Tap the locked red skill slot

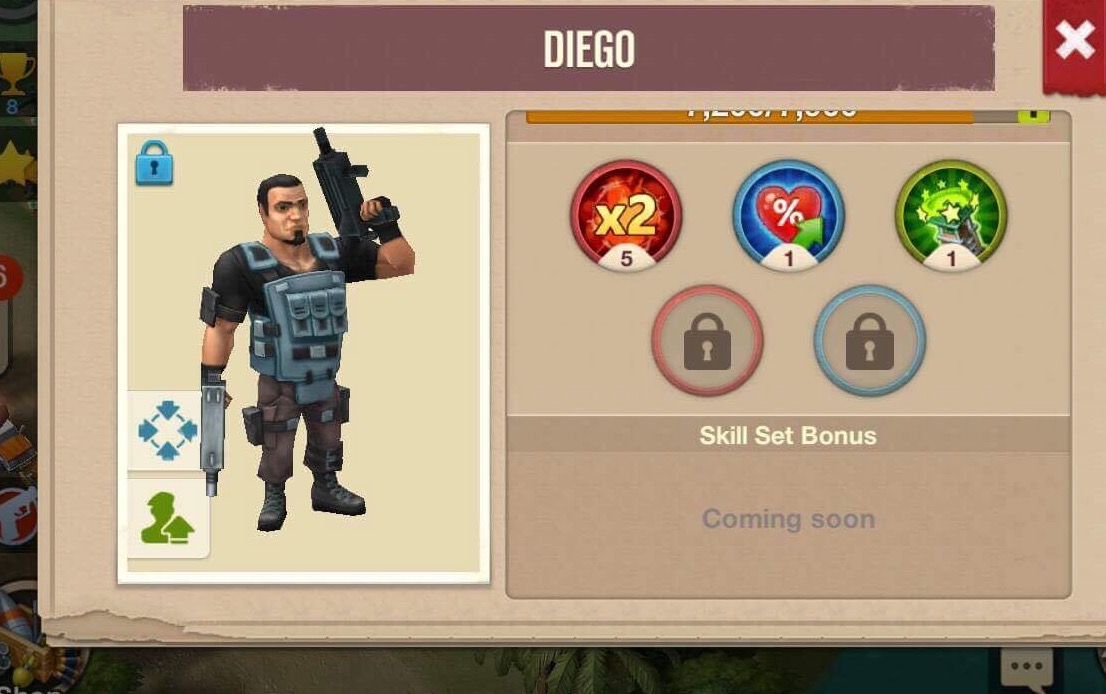point(707,341)
